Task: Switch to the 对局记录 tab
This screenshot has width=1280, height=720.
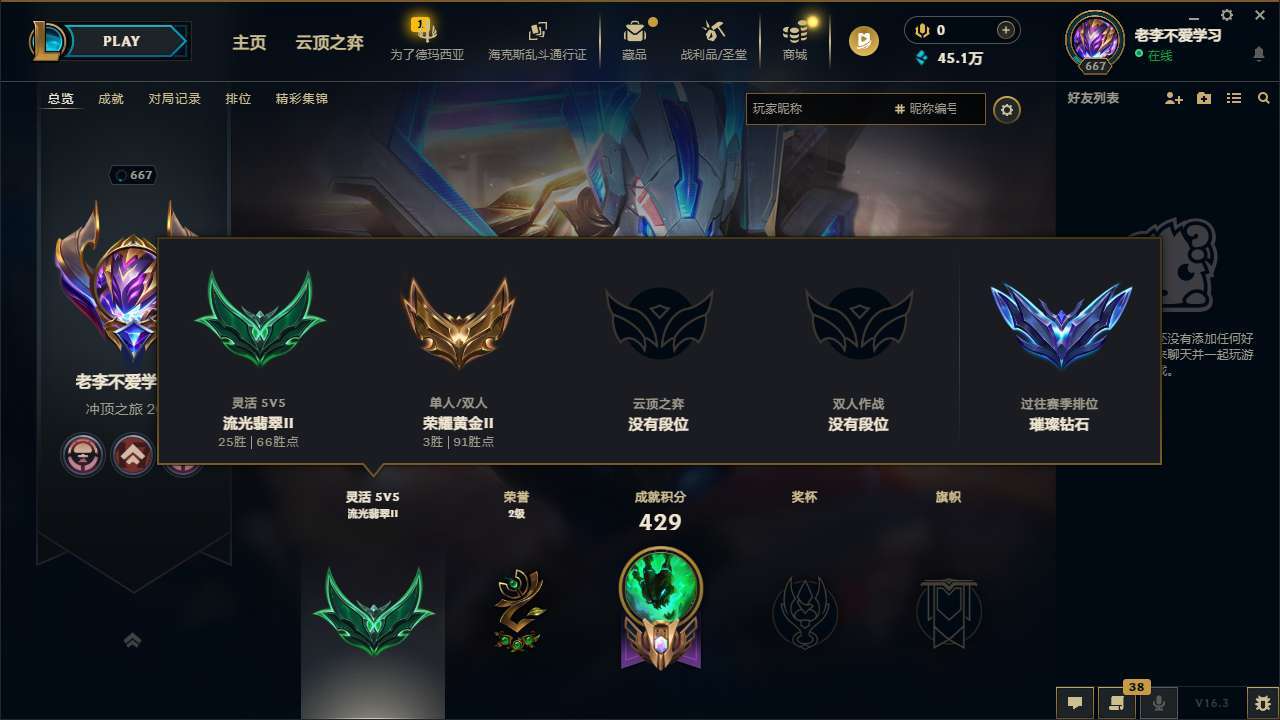Action: (175, 99)
